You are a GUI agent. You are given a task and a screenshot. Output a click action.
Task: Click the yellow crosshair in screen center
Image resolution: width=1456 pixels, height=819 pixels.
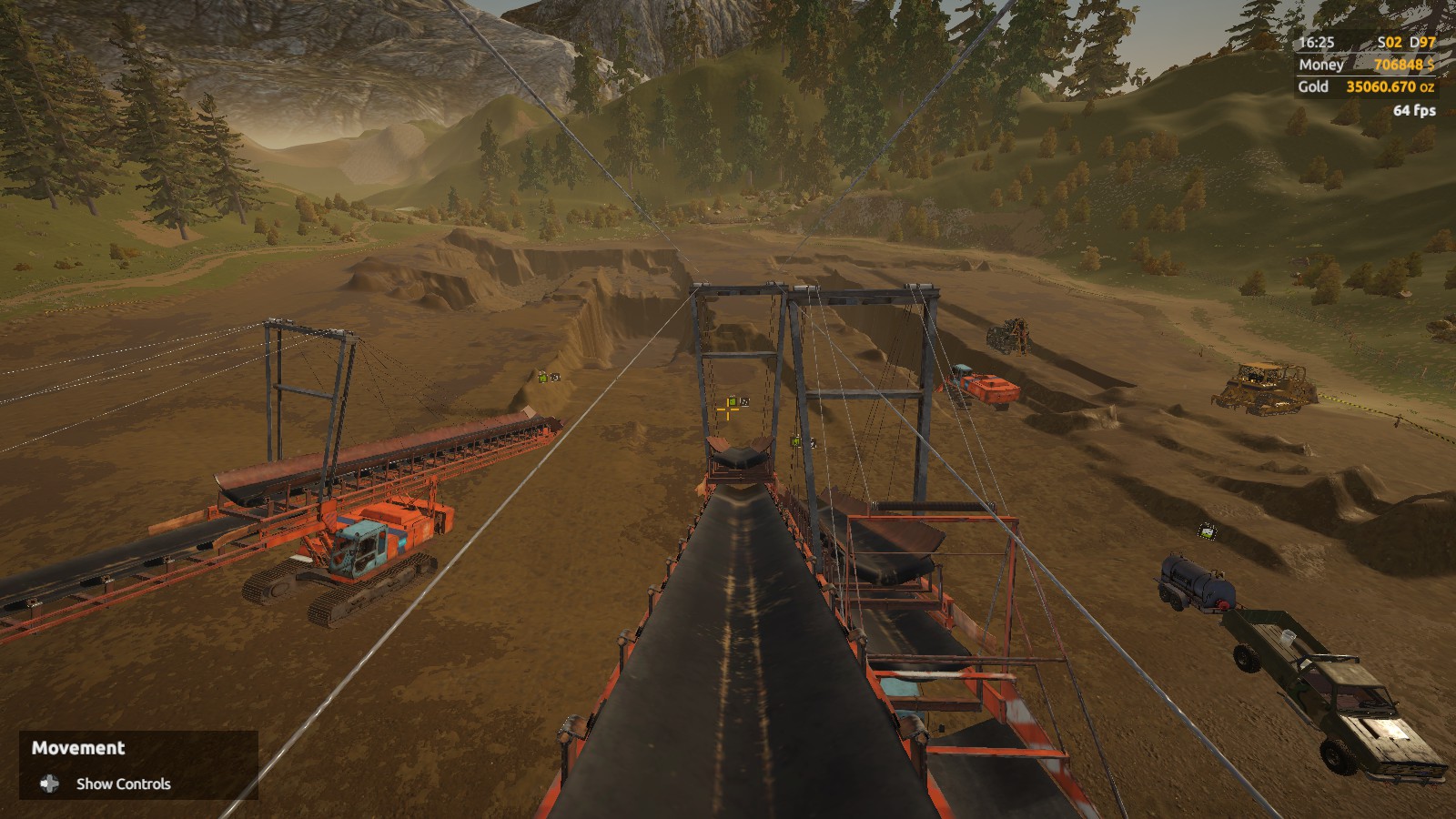click(728, 410)
